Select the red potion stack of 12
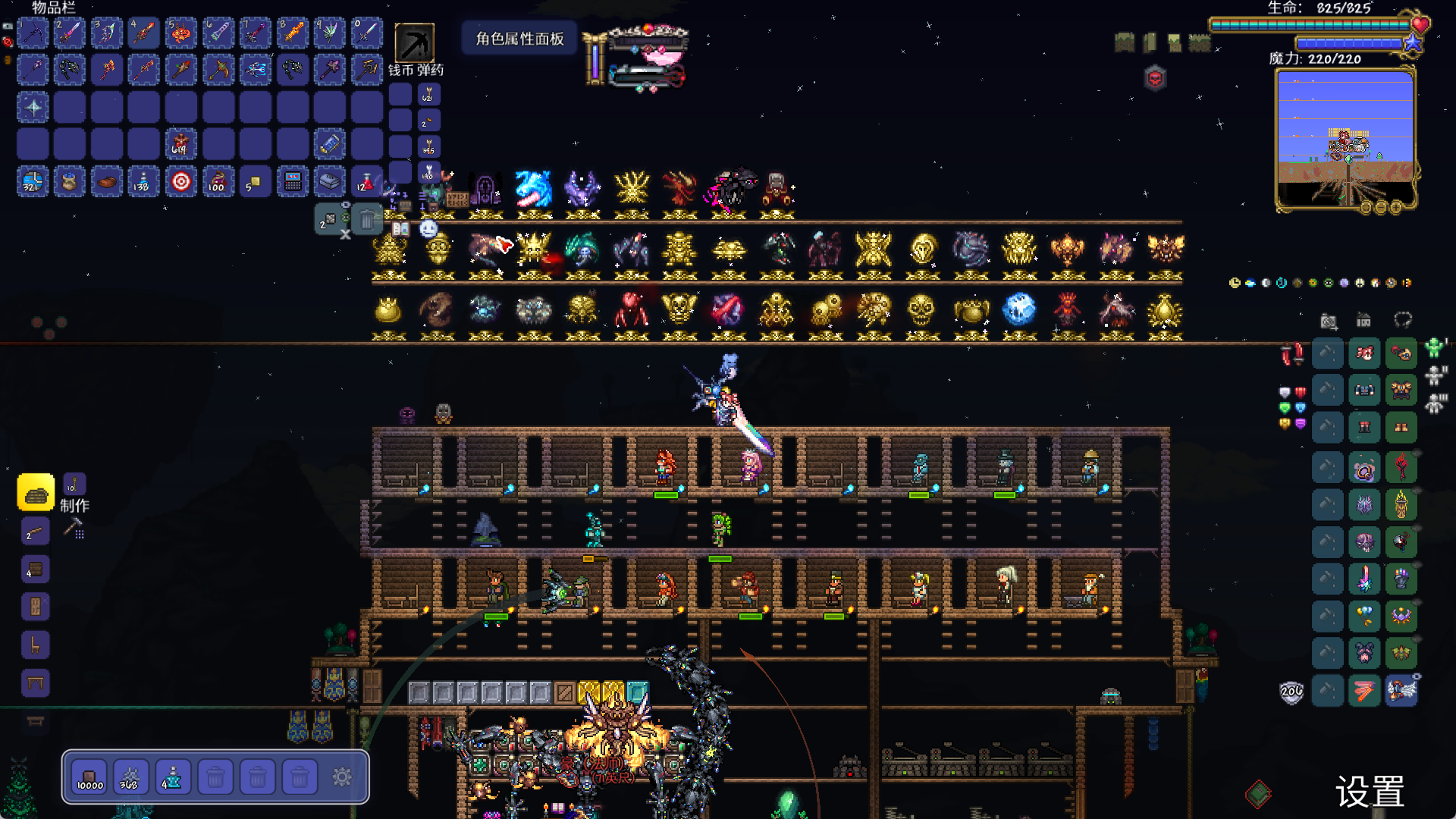This screenshot has width=1456, height=819. click(367, 182)
